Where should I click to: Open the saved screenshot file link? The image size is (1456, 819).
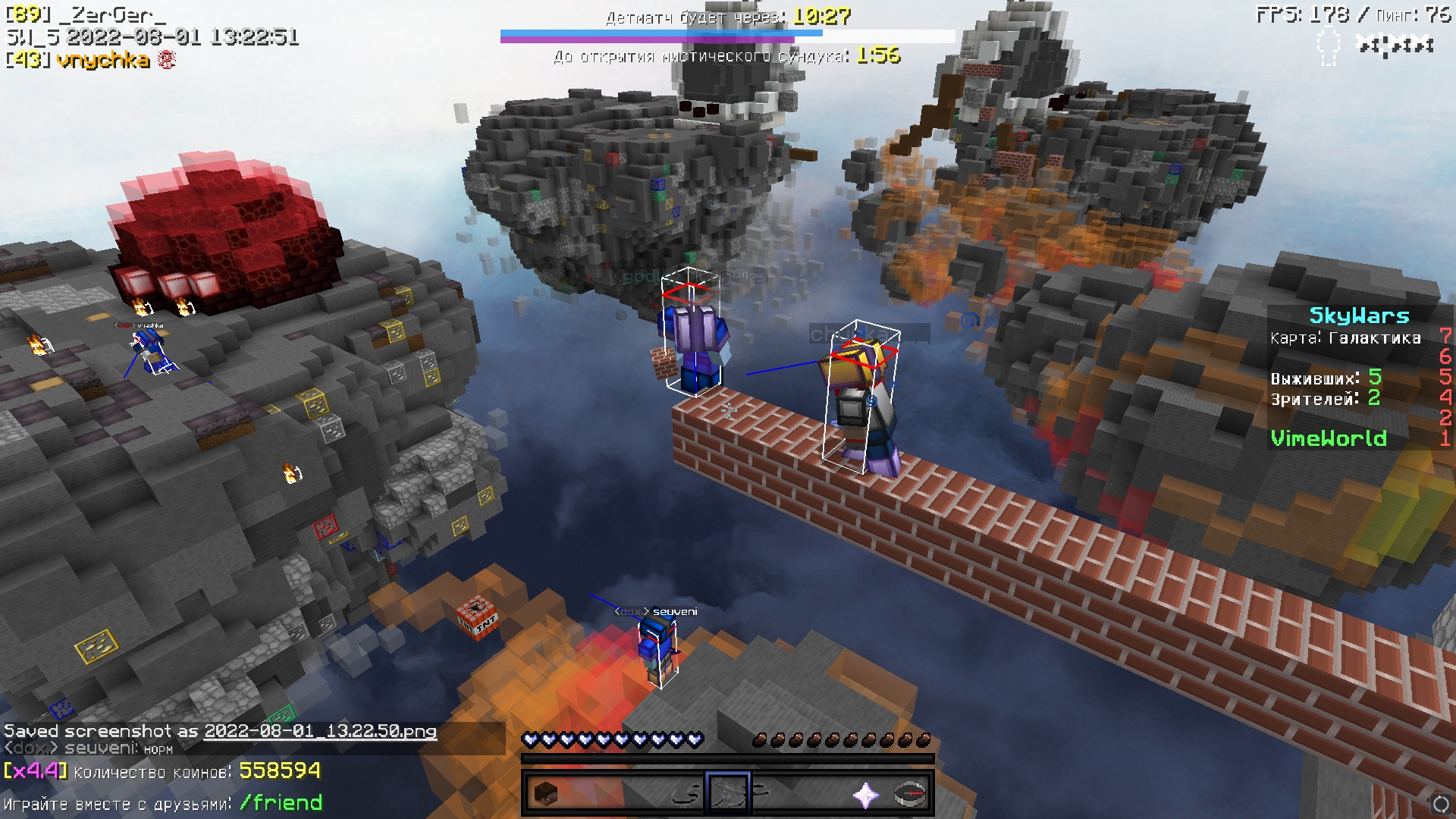(320, 731)
